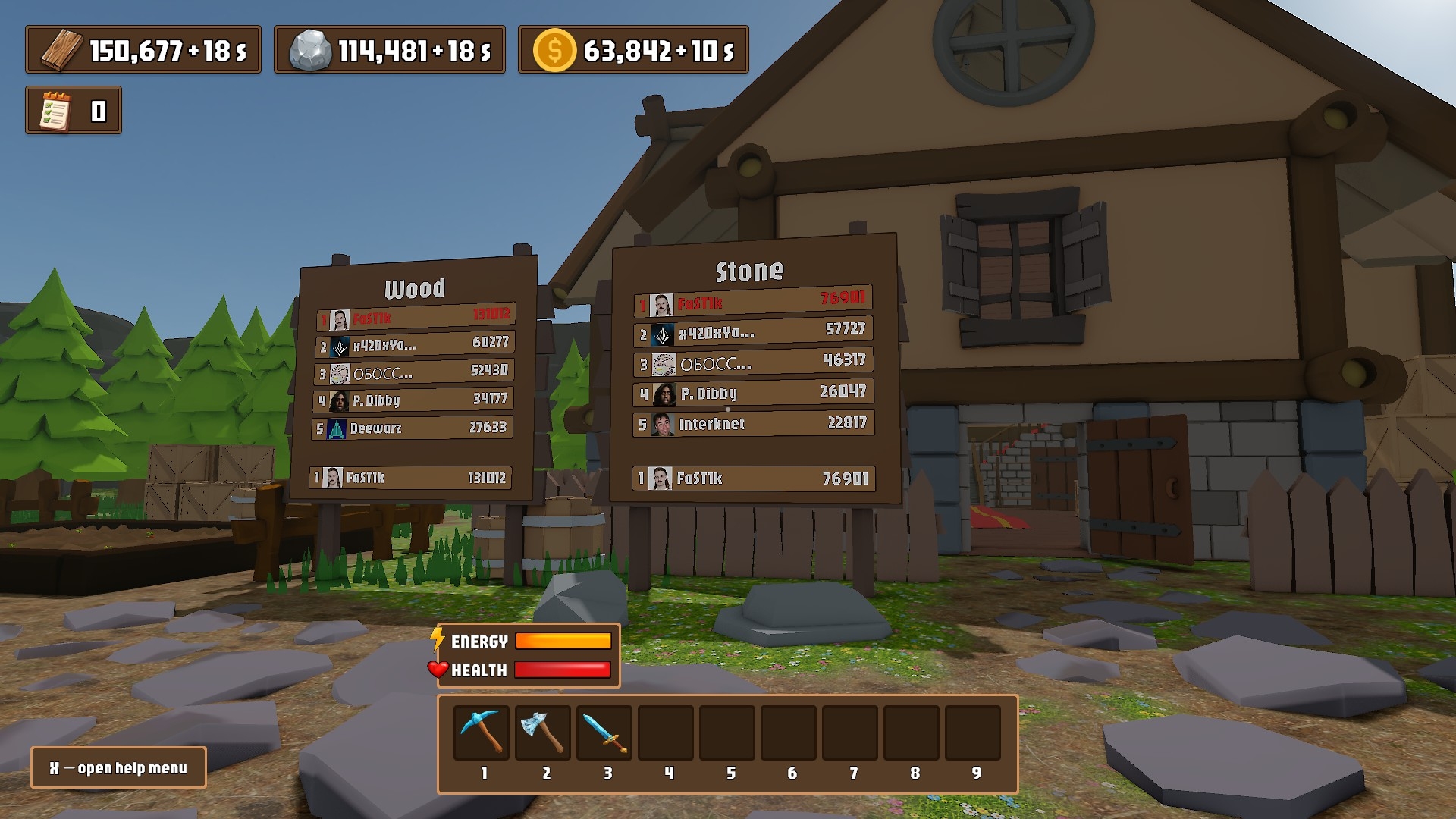The width and height of the screenshot is (1456, 819).
Task: Click the gold coin counter
Action: click(x=633, y=50)
